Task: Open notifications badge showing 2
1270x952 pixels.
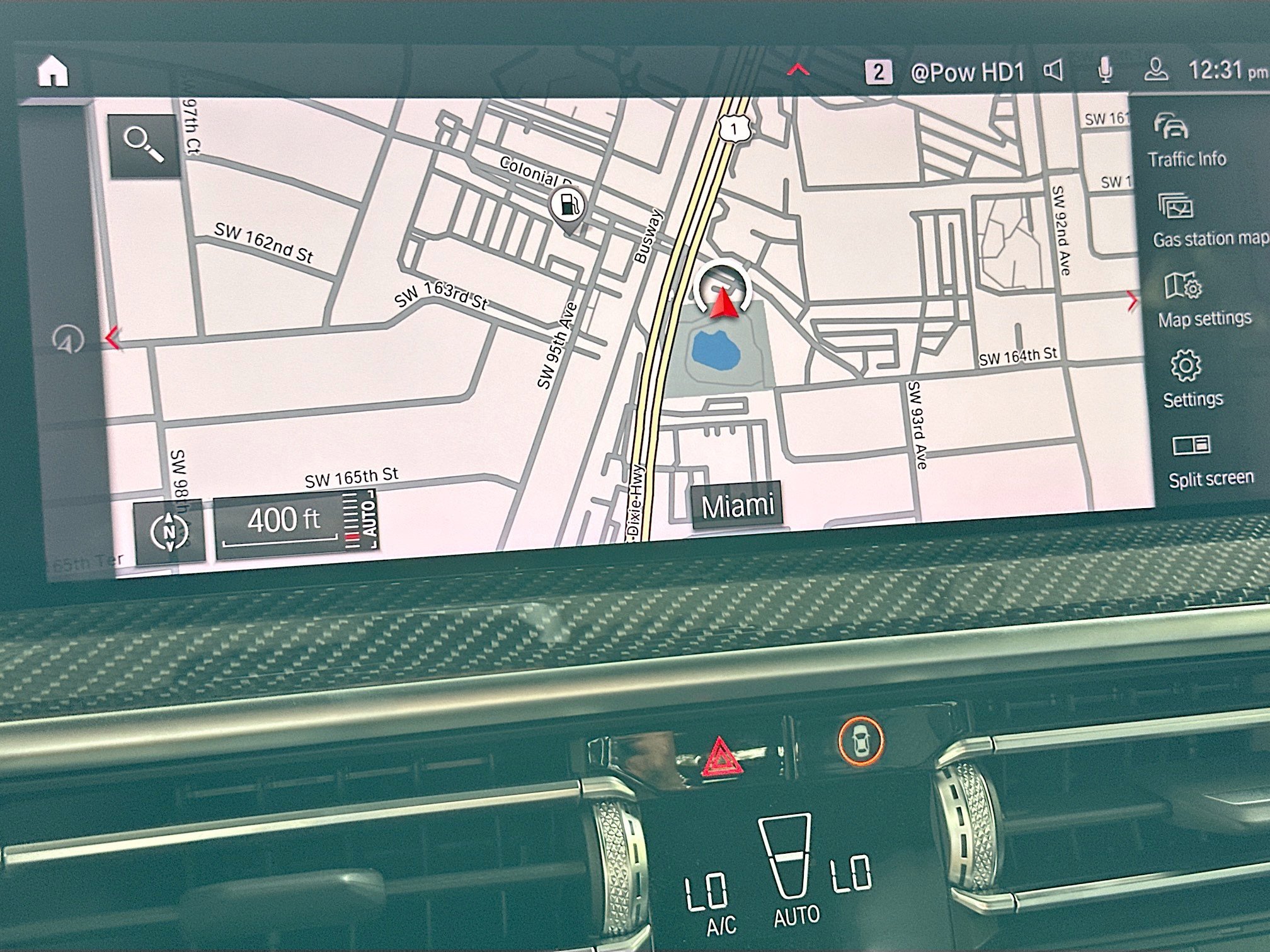Action: [x=878, y=72]
